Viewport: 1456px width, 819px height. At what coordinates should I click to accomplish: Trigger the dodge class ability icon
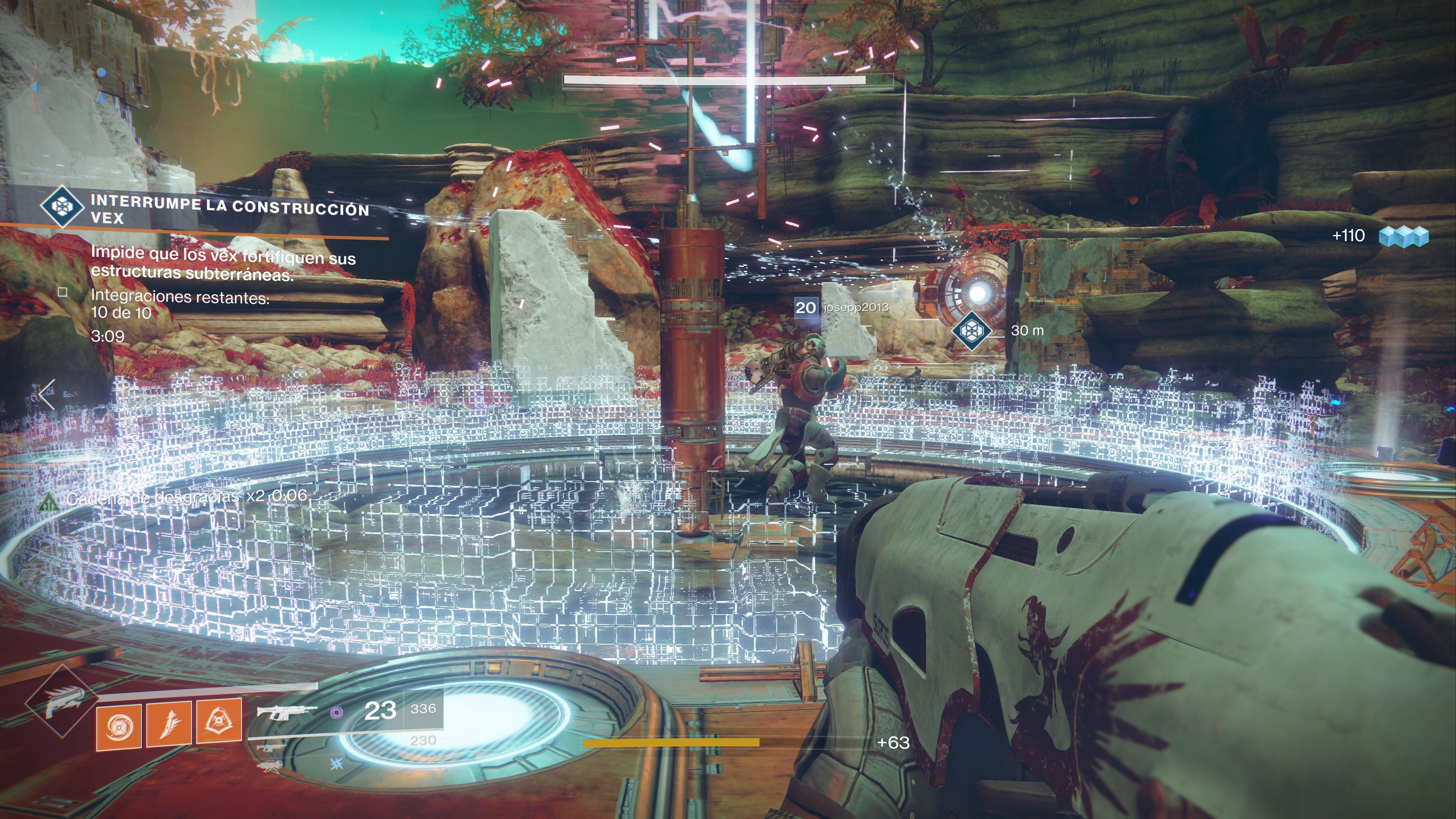point(219,721)
